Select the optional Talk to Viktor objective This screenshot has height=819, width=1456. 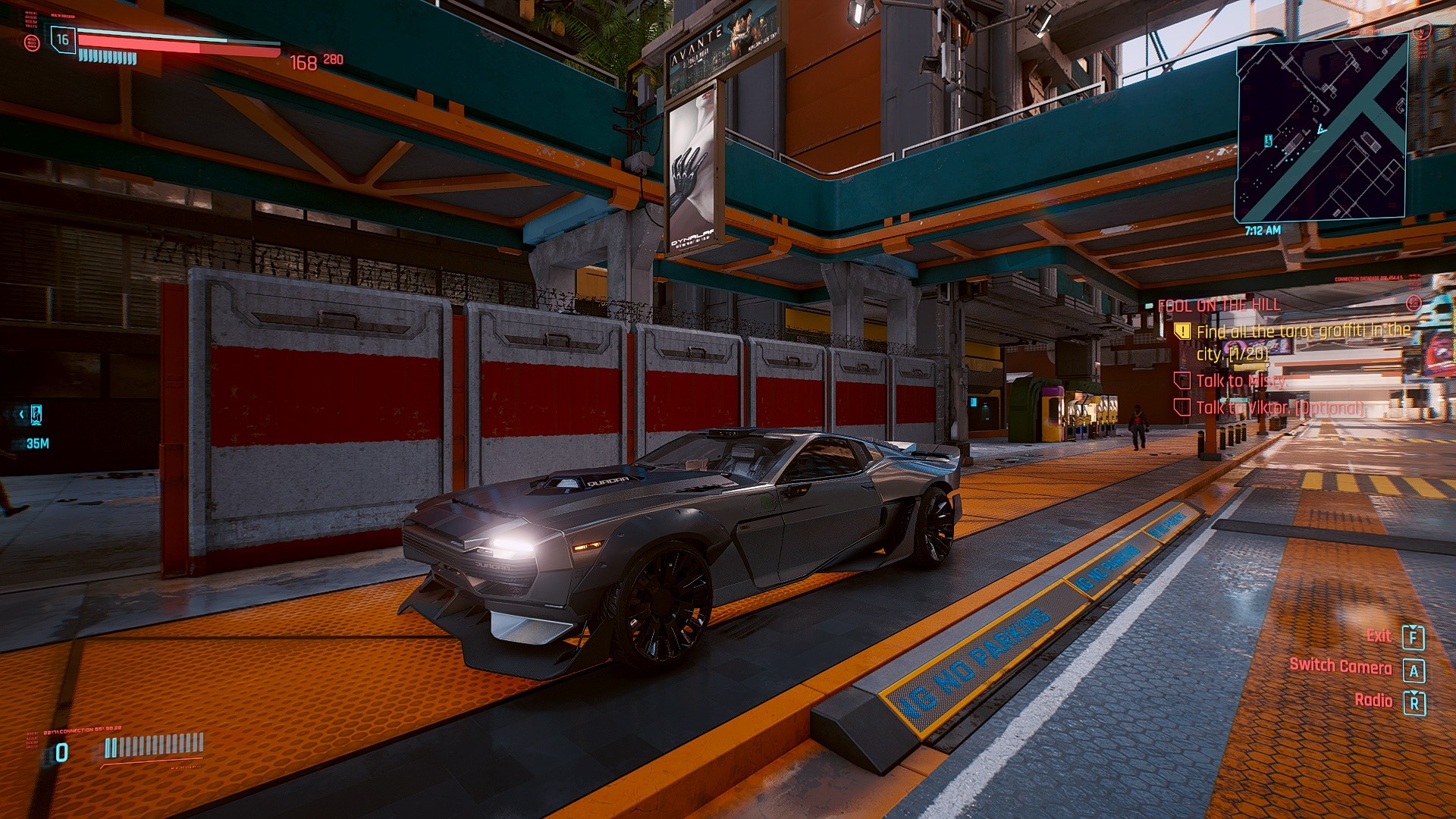1279,408
